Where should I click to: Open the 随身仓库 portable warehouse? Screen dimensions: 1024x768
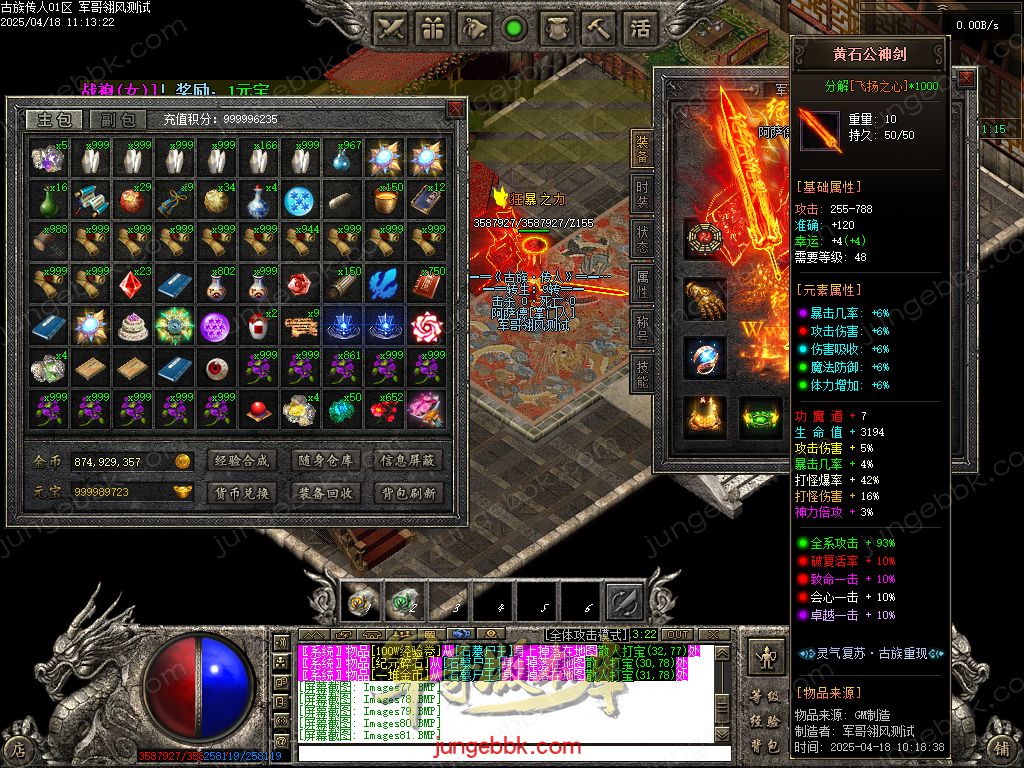click(x=325, y=461)
